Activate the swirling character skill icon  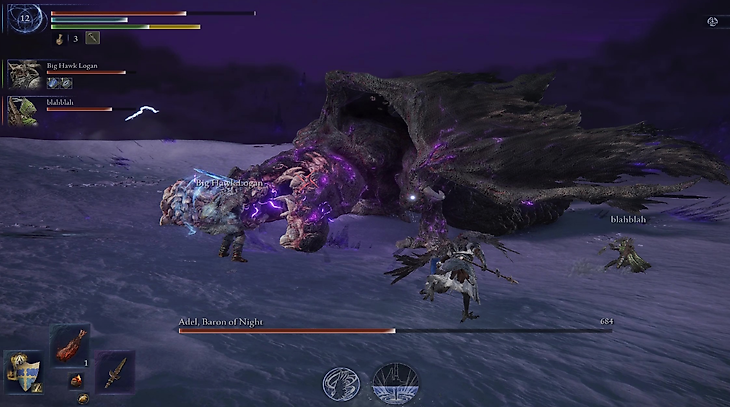[x=341, y=385]
